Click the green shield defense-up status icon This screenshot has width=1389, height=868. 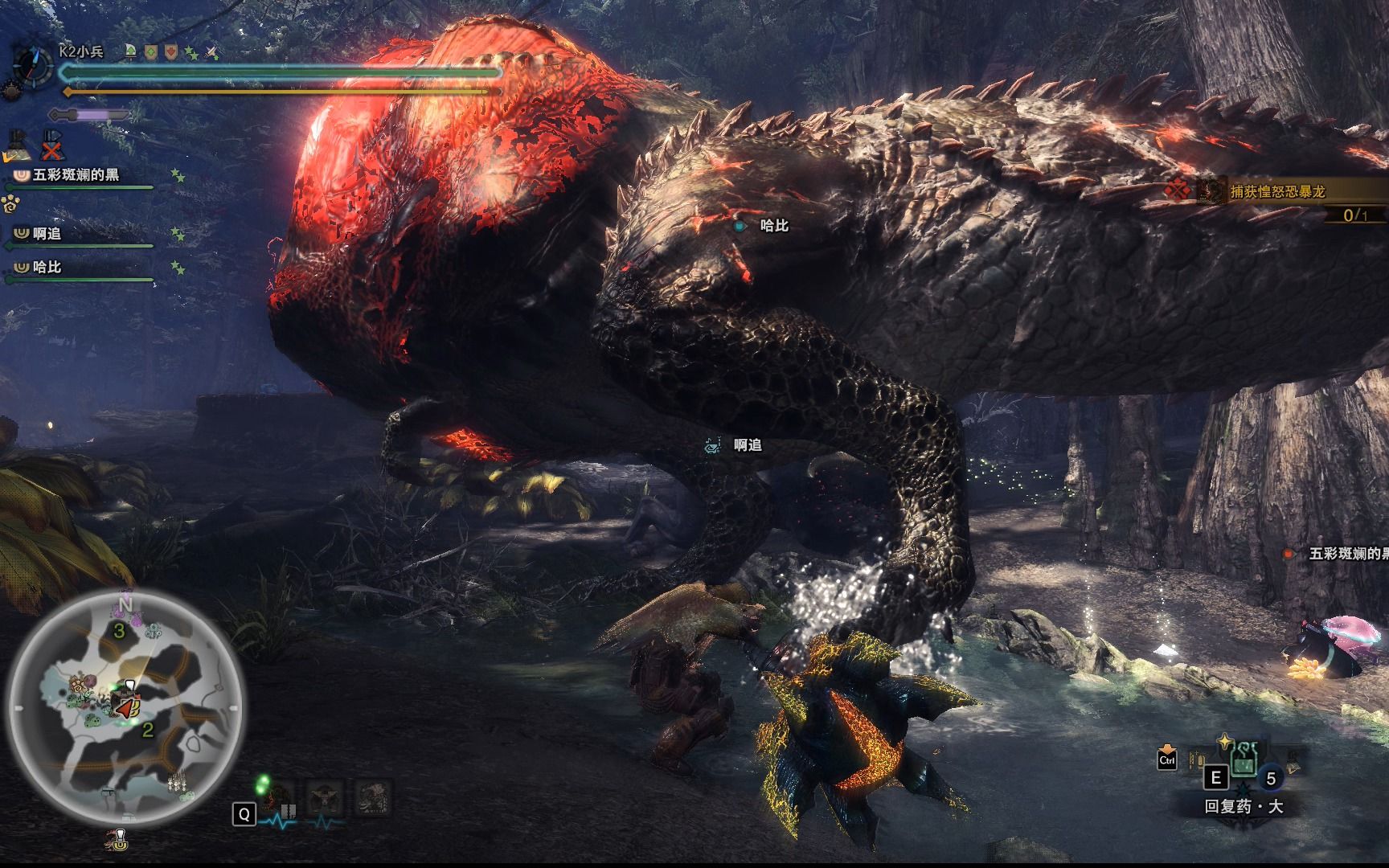150,52
